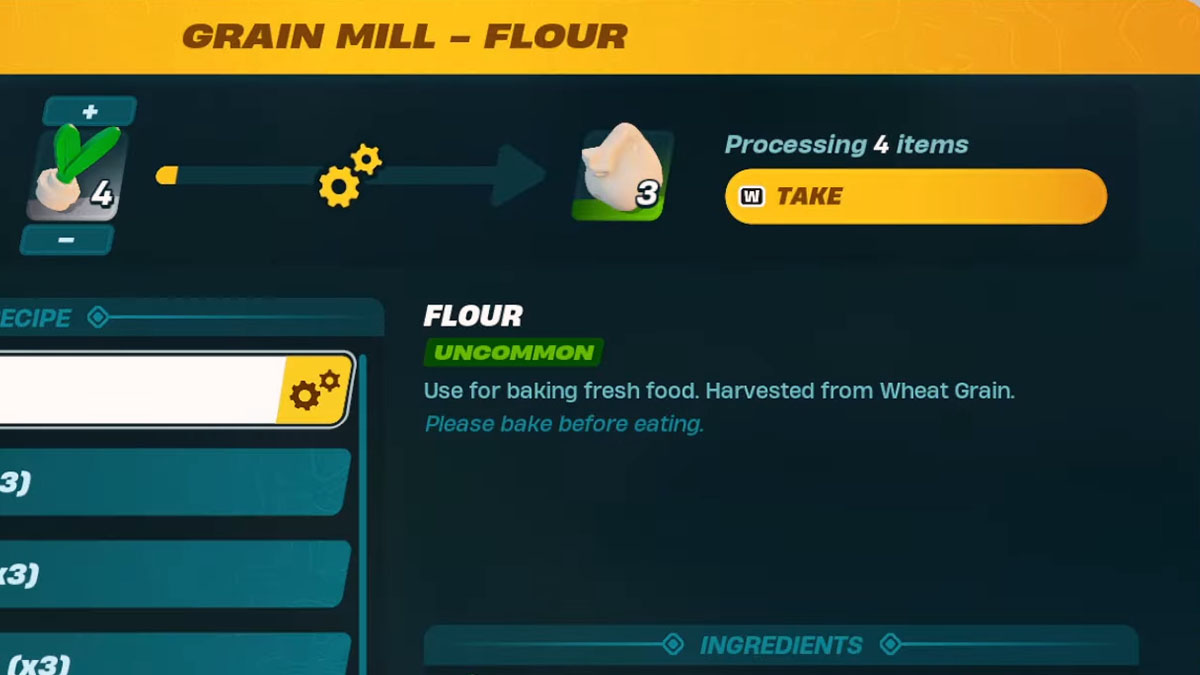The image size is (1200, 675).
Task: Select the wheat grain input slot
Action: coord(72,176)
